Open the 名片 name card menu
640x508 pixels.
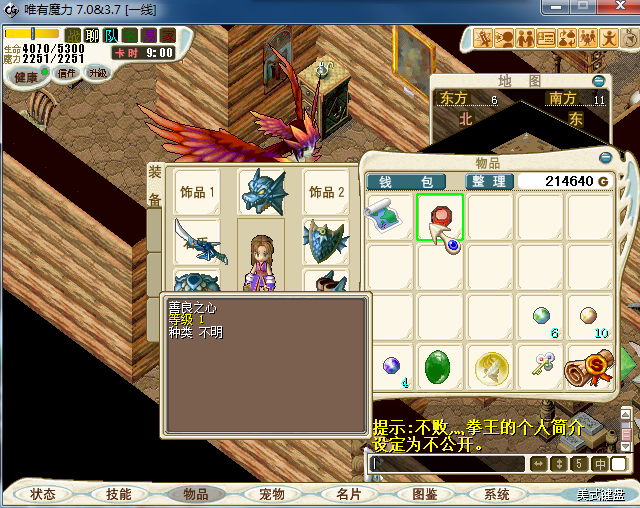pos(348,494)
